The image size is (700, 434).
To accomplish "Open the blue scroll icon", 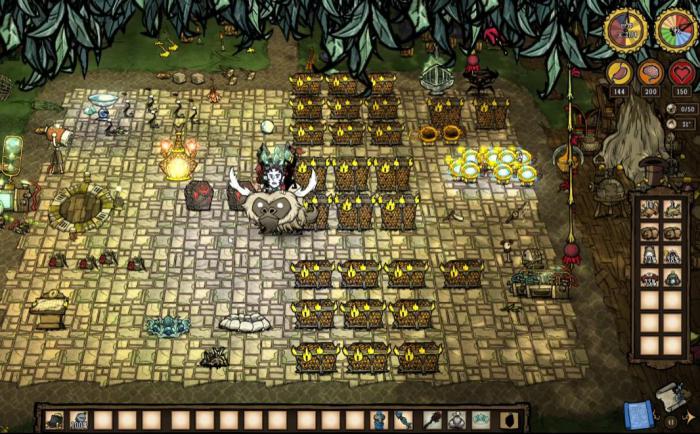I will (636, 413).
